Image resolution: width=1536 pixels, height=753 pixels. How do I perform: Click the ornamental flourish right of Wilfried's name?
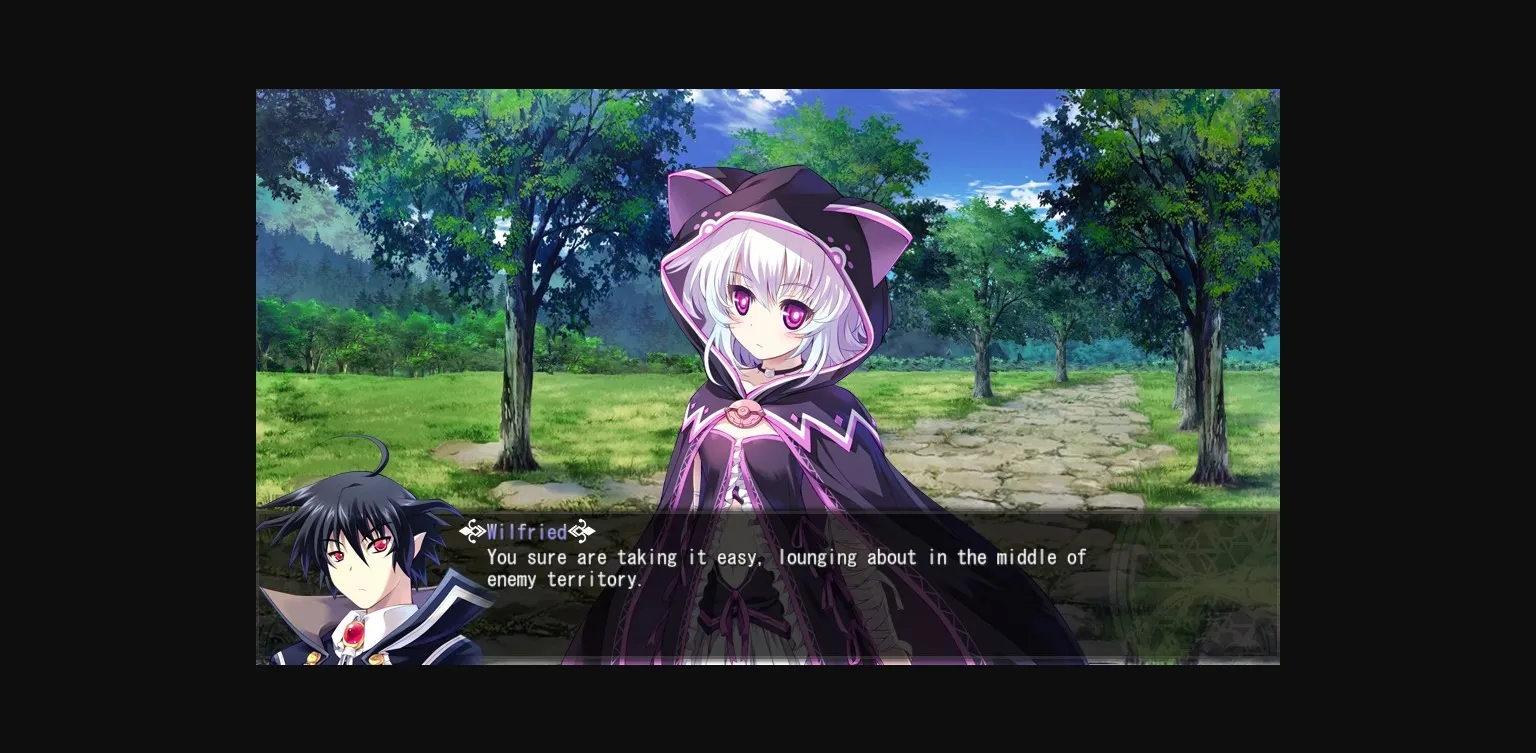coord(580,532)
